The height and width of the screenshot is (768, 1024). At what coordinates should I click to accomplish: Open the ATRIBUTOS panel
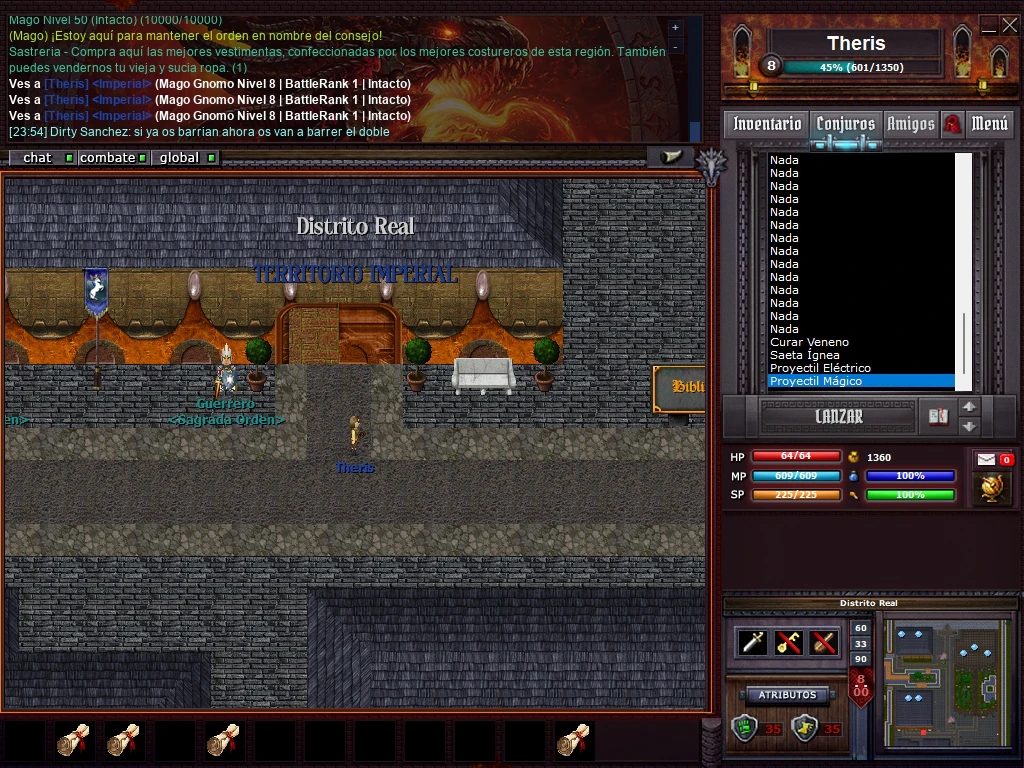[788, 695]
